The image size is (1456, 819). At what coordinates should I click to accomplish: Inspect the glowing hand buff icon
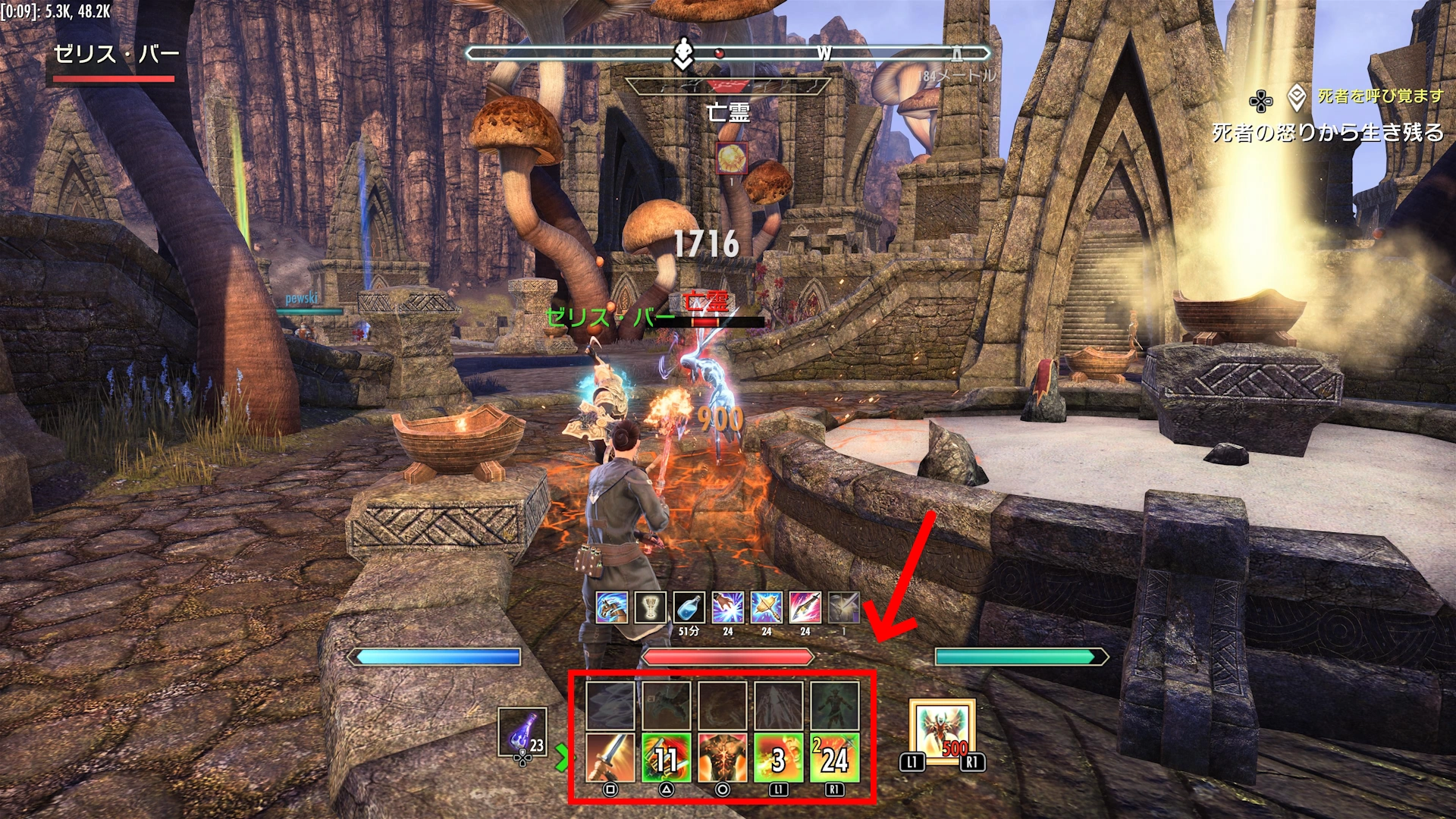coord(727,607)
